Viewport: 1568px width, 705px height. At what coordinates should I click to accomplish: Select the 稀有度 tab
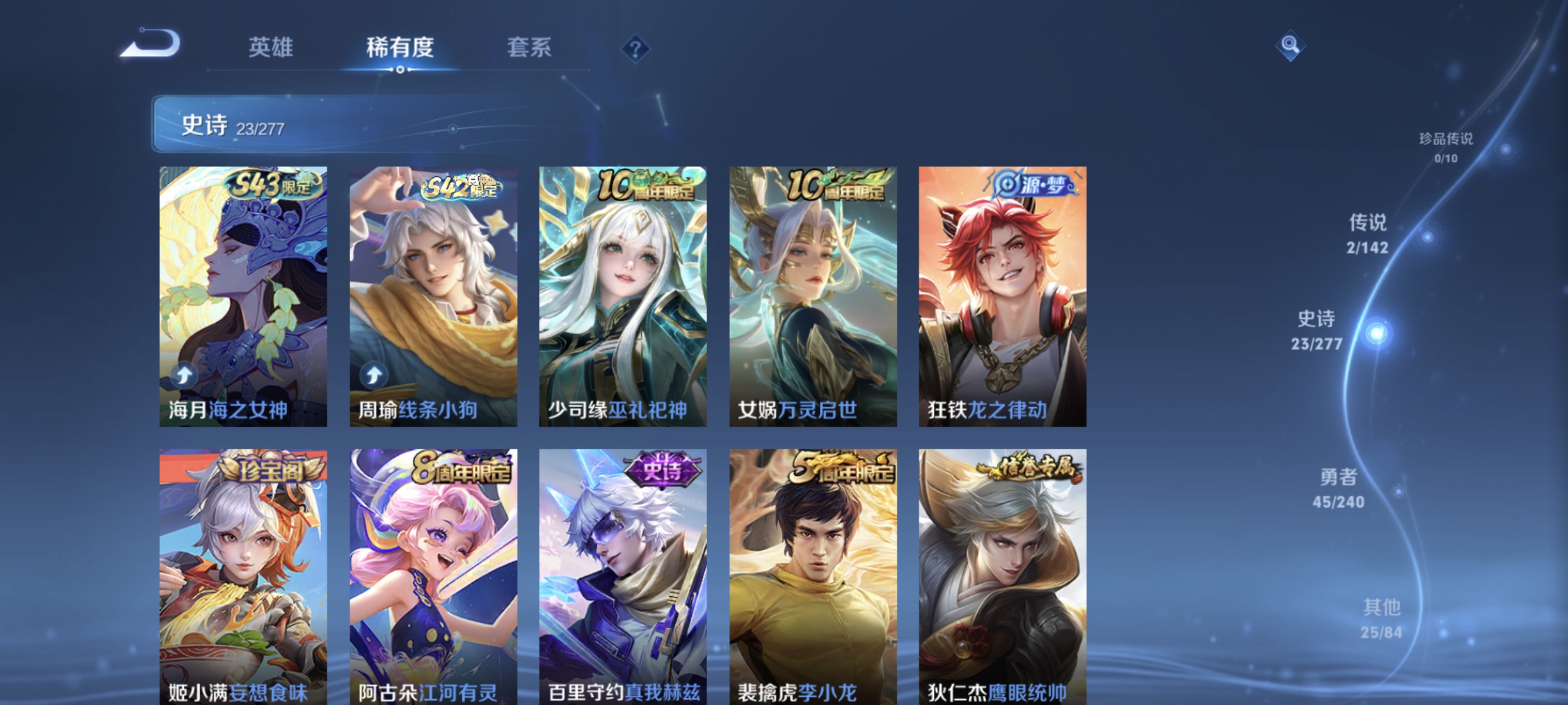tap(402, 49)
